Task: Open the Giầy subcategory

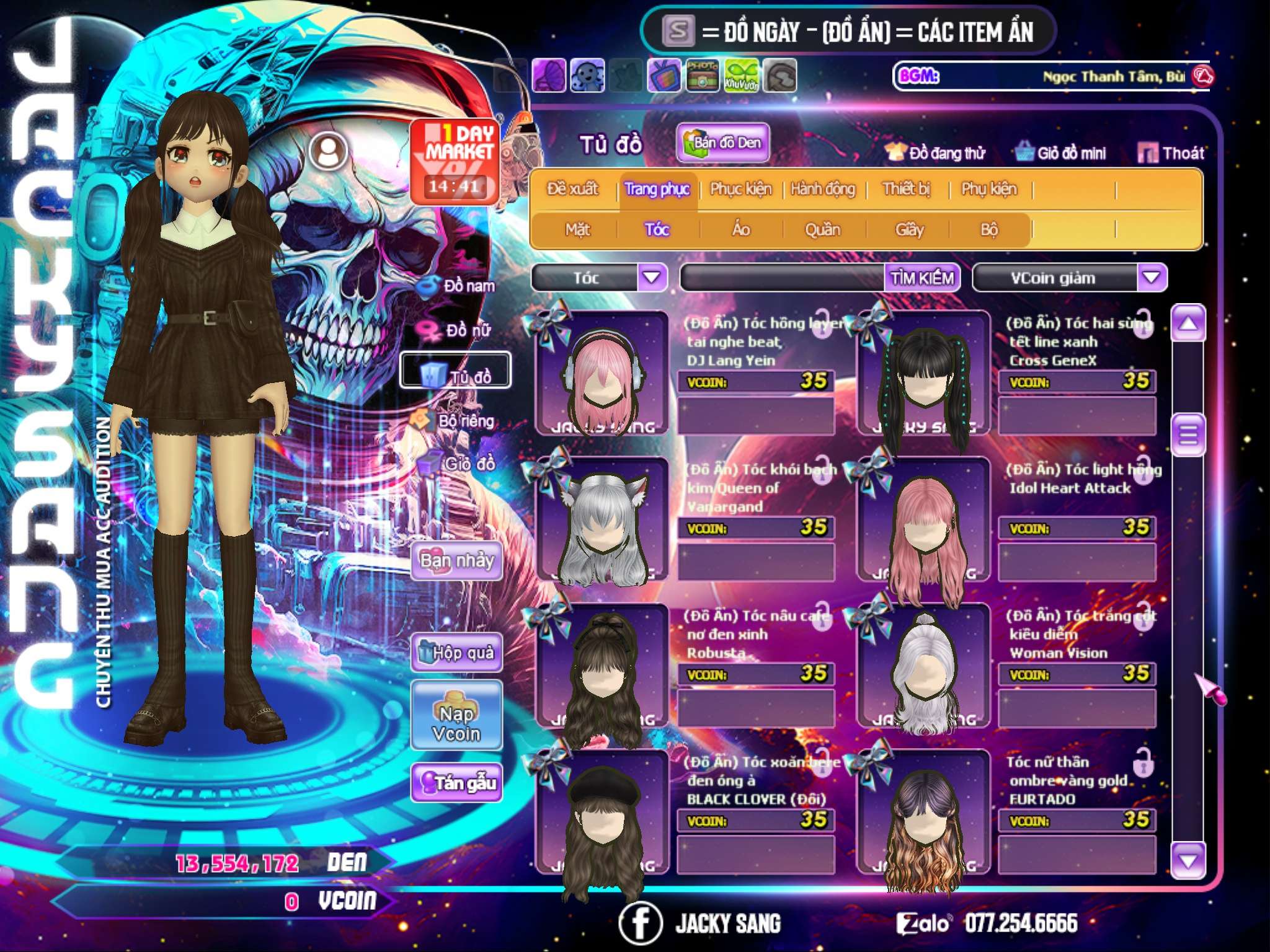Action: (909, 230)
